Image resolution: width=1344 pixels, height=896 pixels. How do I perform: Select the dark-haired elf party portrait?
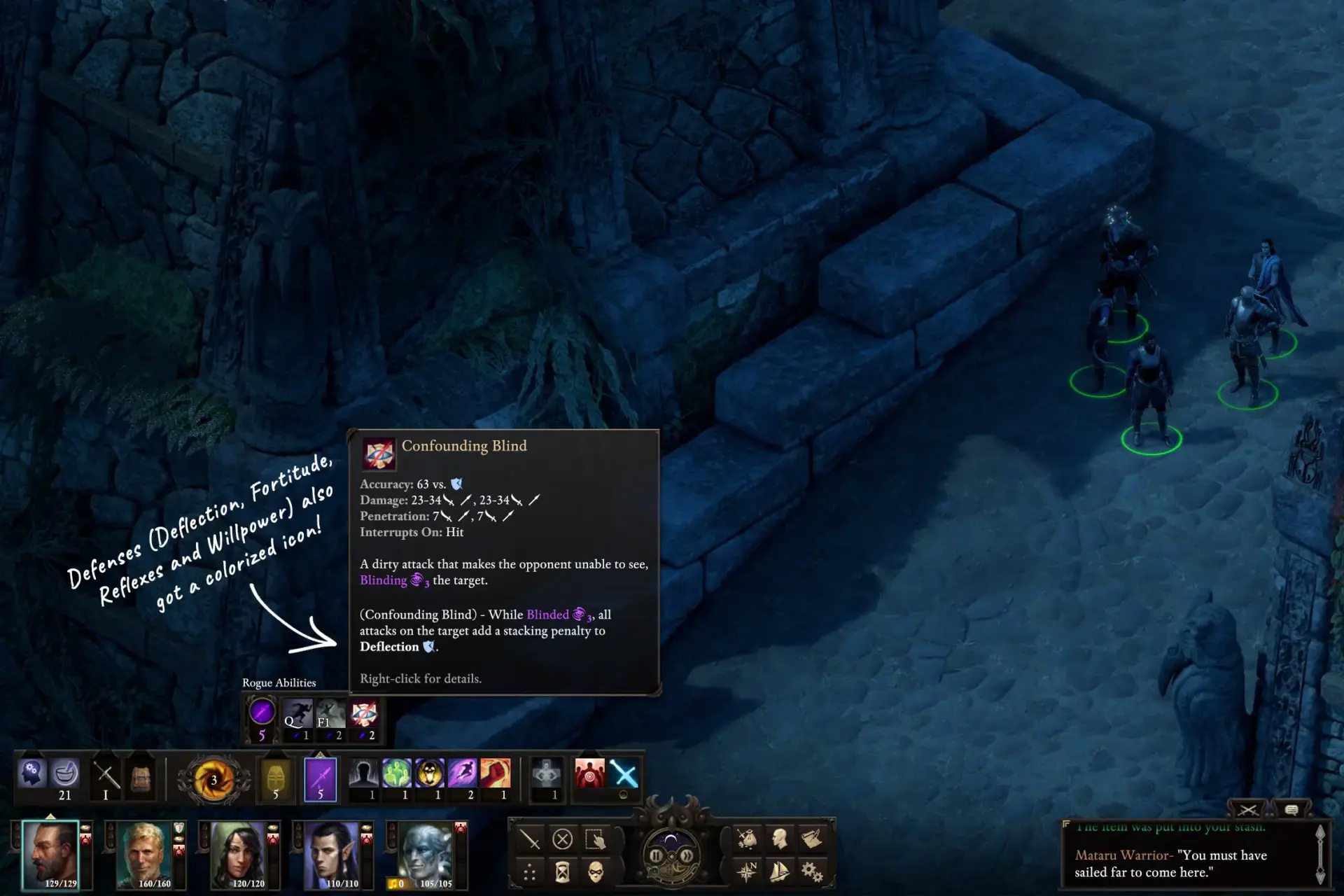pos(332,855)
